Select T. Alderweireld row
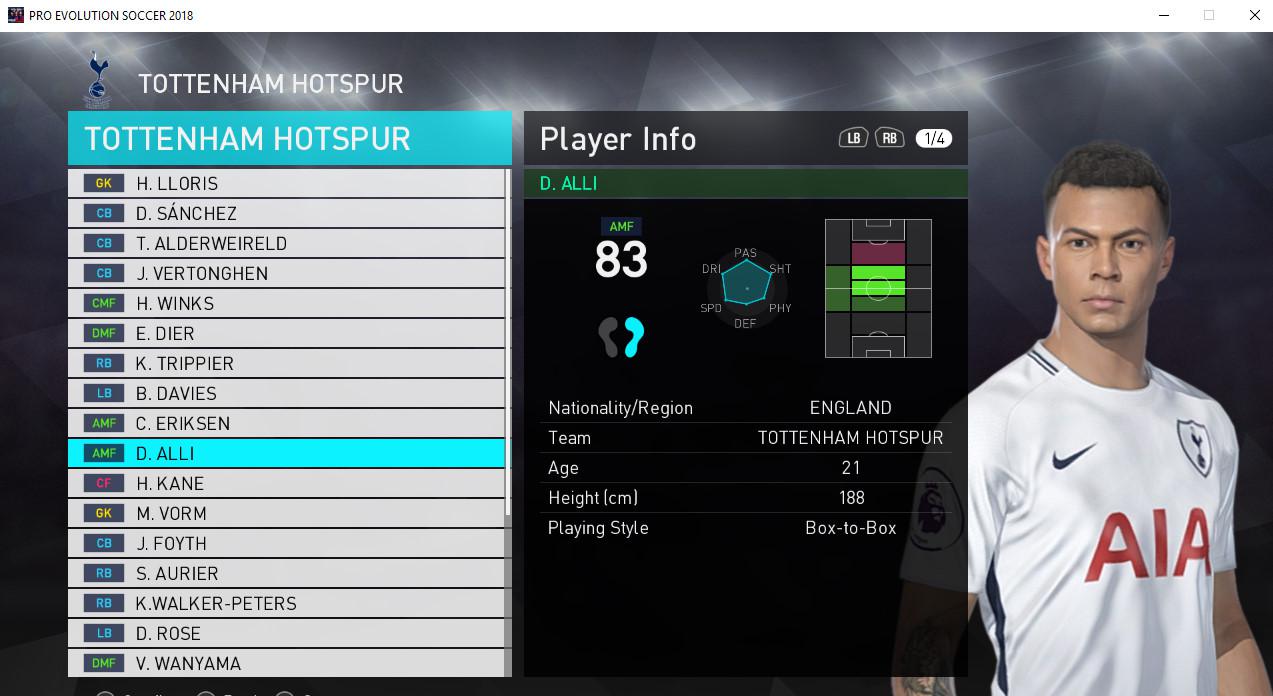 (286, 243)
